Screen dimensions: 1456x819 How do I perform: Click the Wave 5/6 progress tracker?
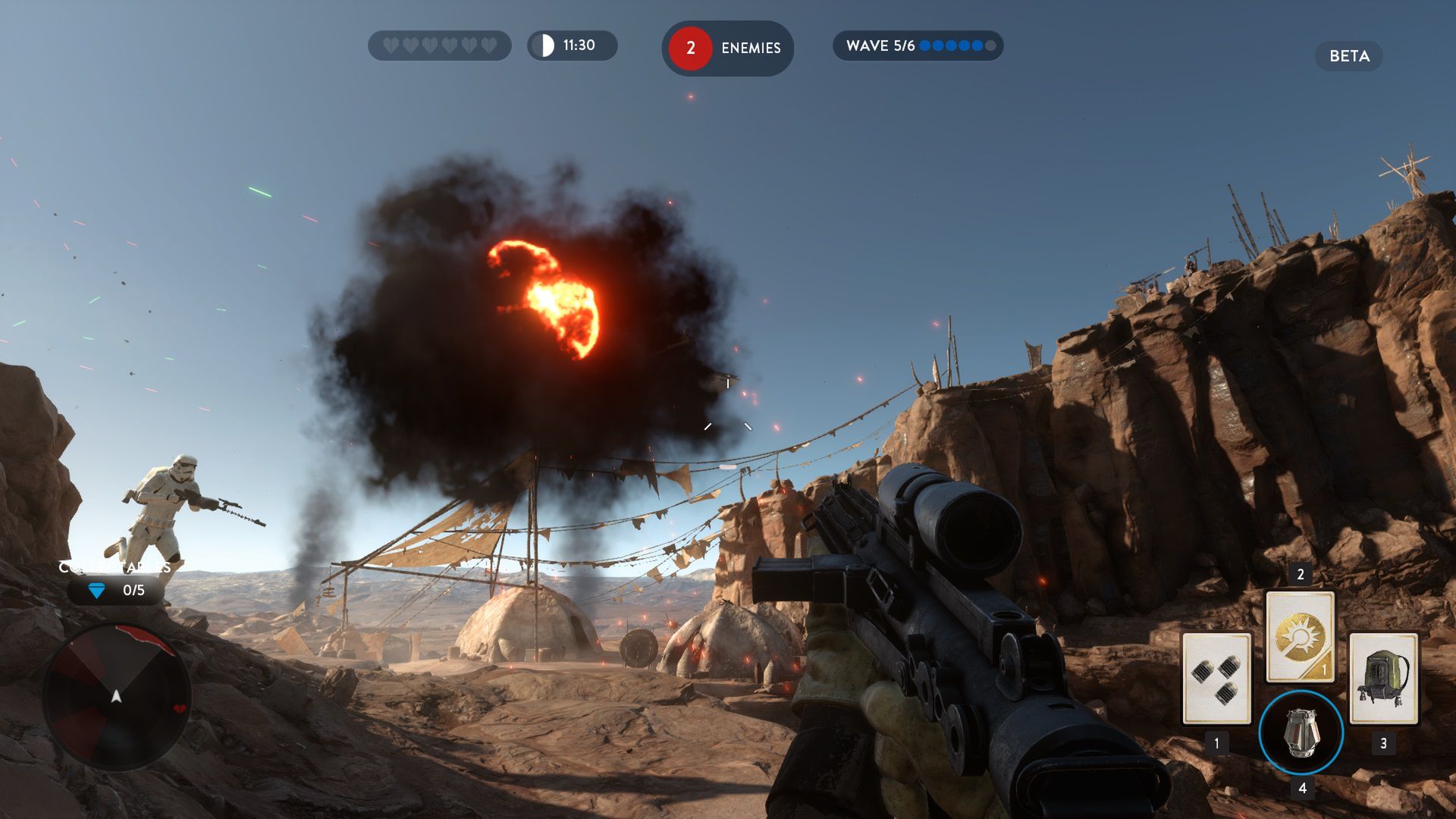point(918,45)
